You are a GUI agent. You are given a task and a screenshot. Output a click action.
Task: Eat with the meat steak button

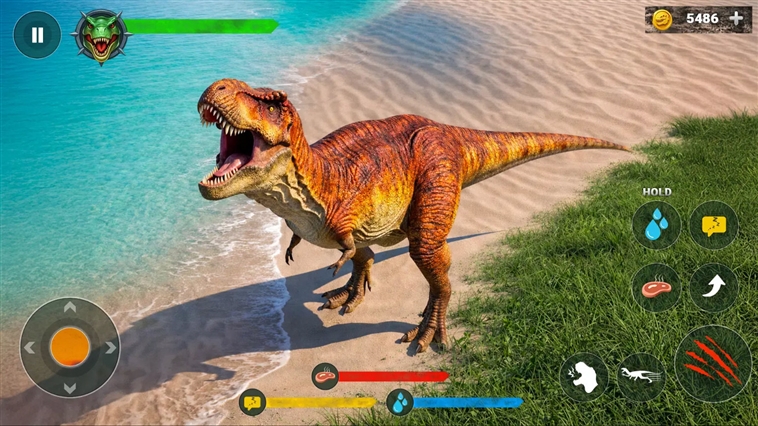[x=656, y=288]
